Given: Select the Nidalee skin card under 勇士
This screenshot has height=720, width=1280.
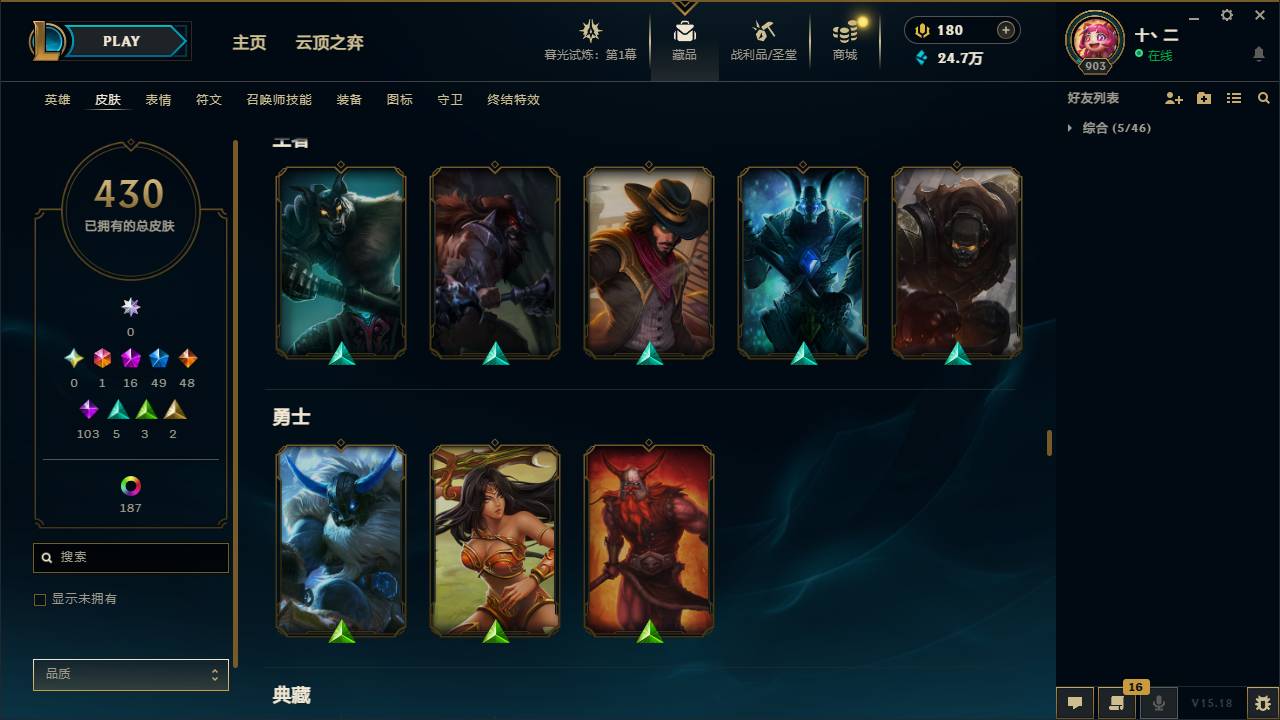Looking at the screenshot, I should click(494, 540).
